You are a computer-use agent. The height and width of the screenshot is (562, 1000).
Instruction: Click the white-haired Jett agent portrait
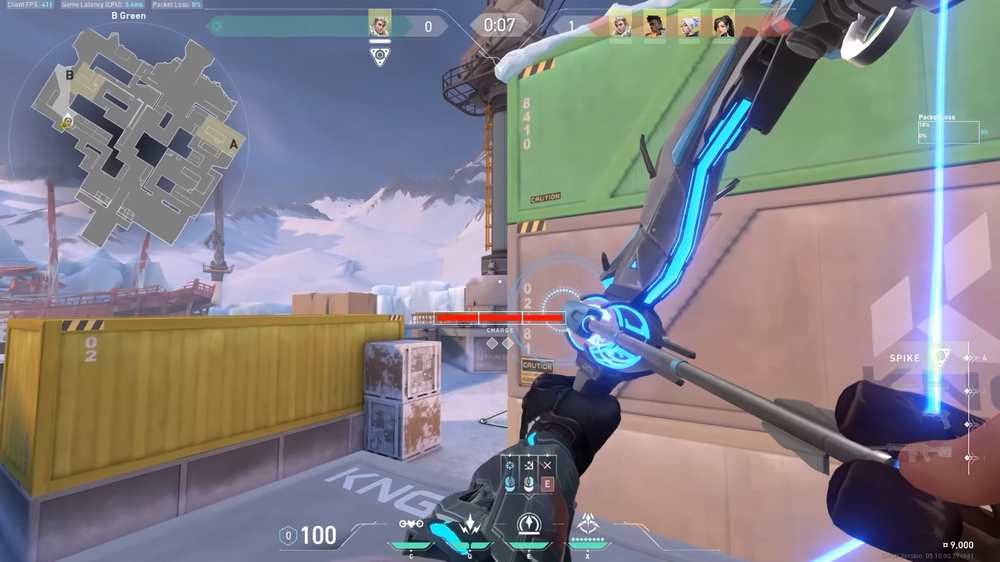pos(689,24)
